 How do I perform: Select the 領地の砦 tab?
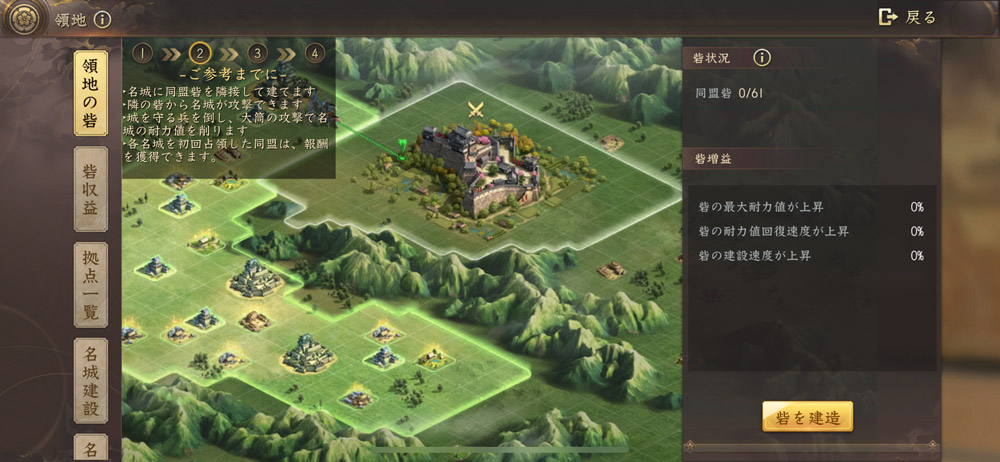click(x=91, y=92)
